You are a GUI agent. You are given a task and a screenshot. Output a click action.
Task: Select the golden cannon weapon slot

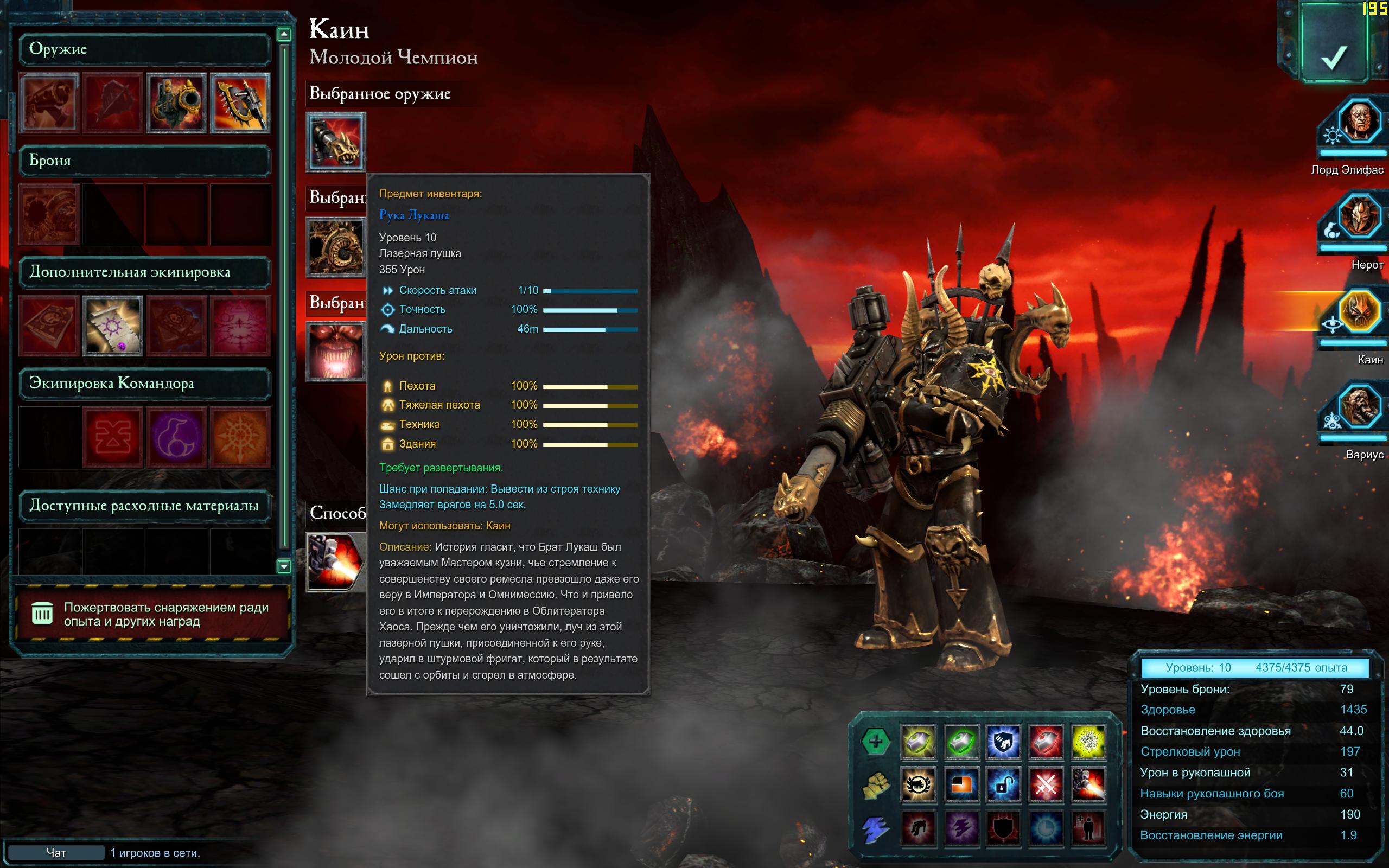(176, 103)
